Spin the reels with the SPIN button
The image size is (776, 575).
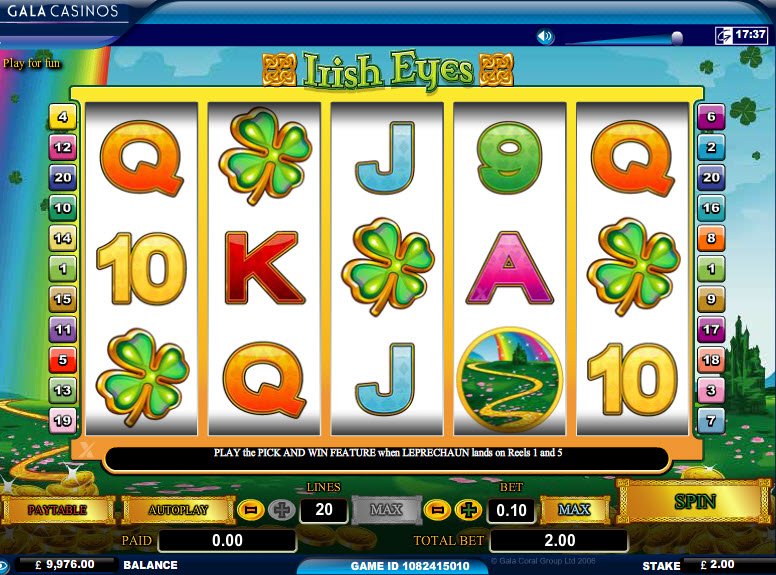point(694,501)
